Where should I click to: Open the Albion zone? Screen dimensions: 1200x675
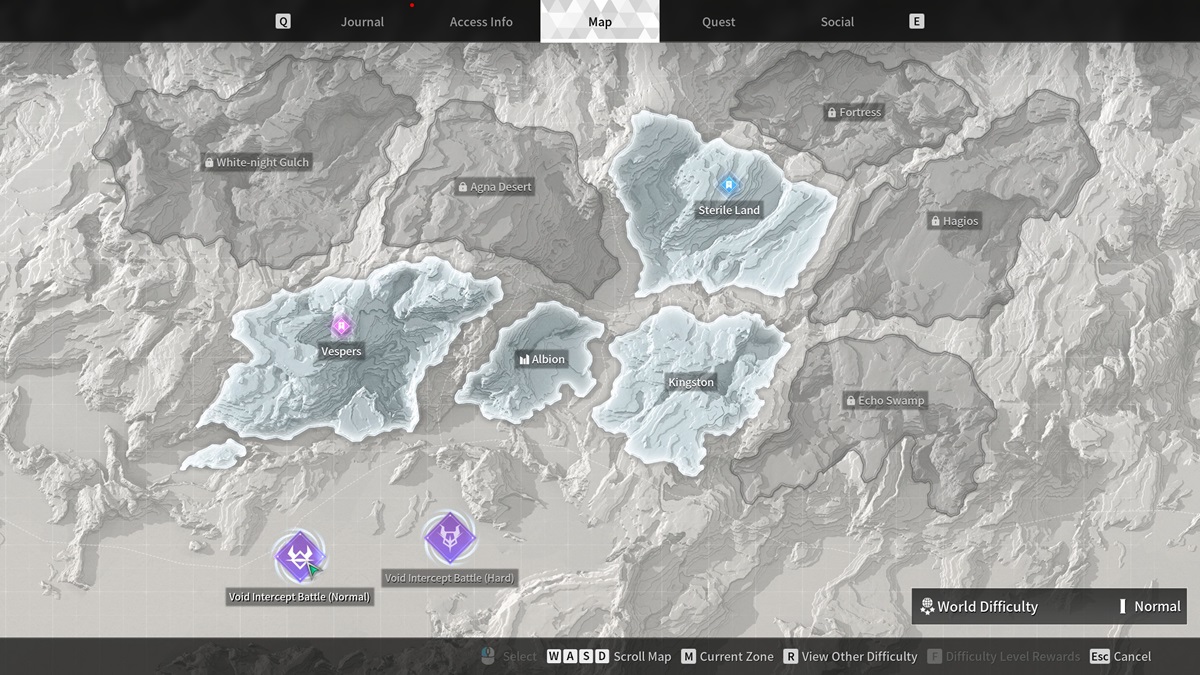pos(541,359)
